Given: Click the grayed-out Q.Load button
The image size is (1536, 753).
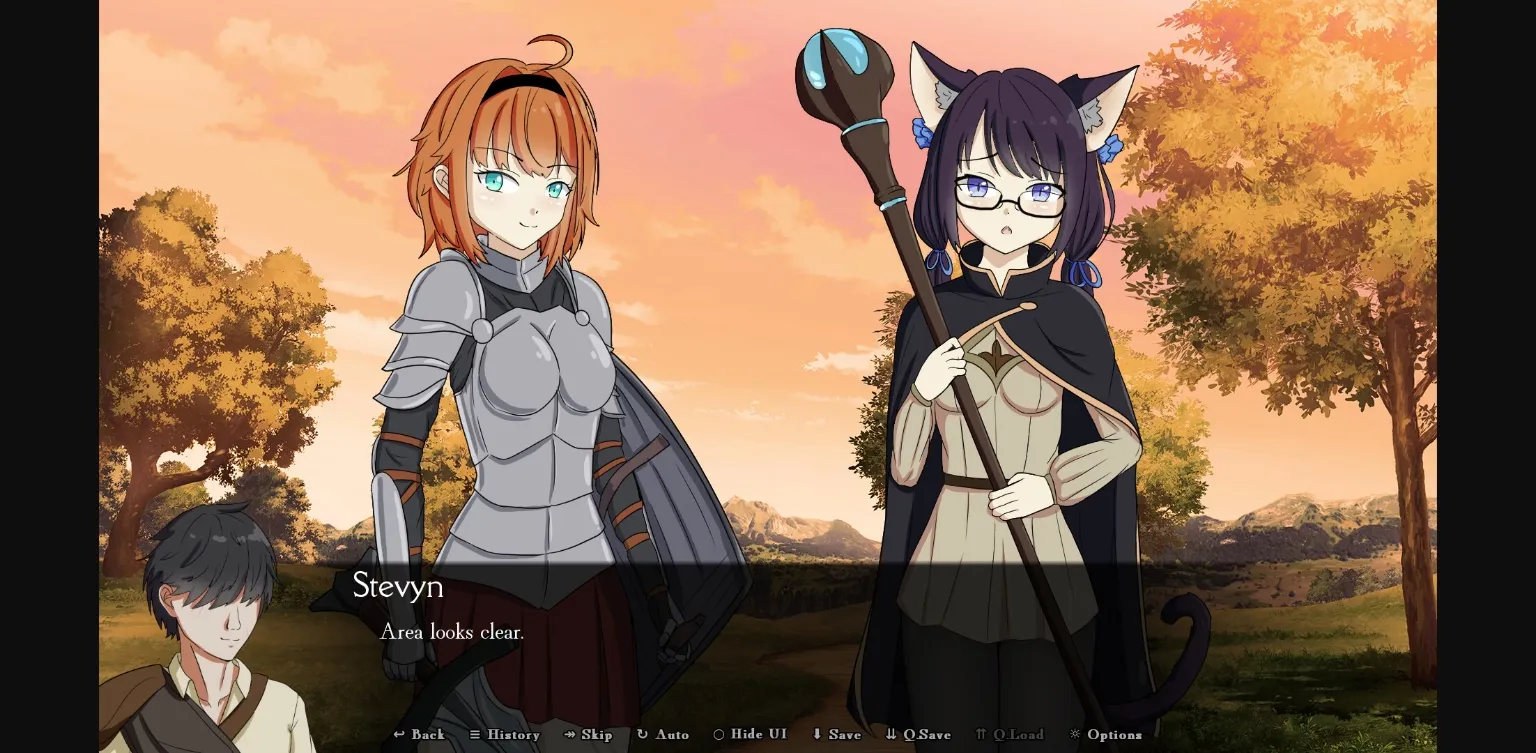Looking at the screenshot, I should click(1010, 734).
